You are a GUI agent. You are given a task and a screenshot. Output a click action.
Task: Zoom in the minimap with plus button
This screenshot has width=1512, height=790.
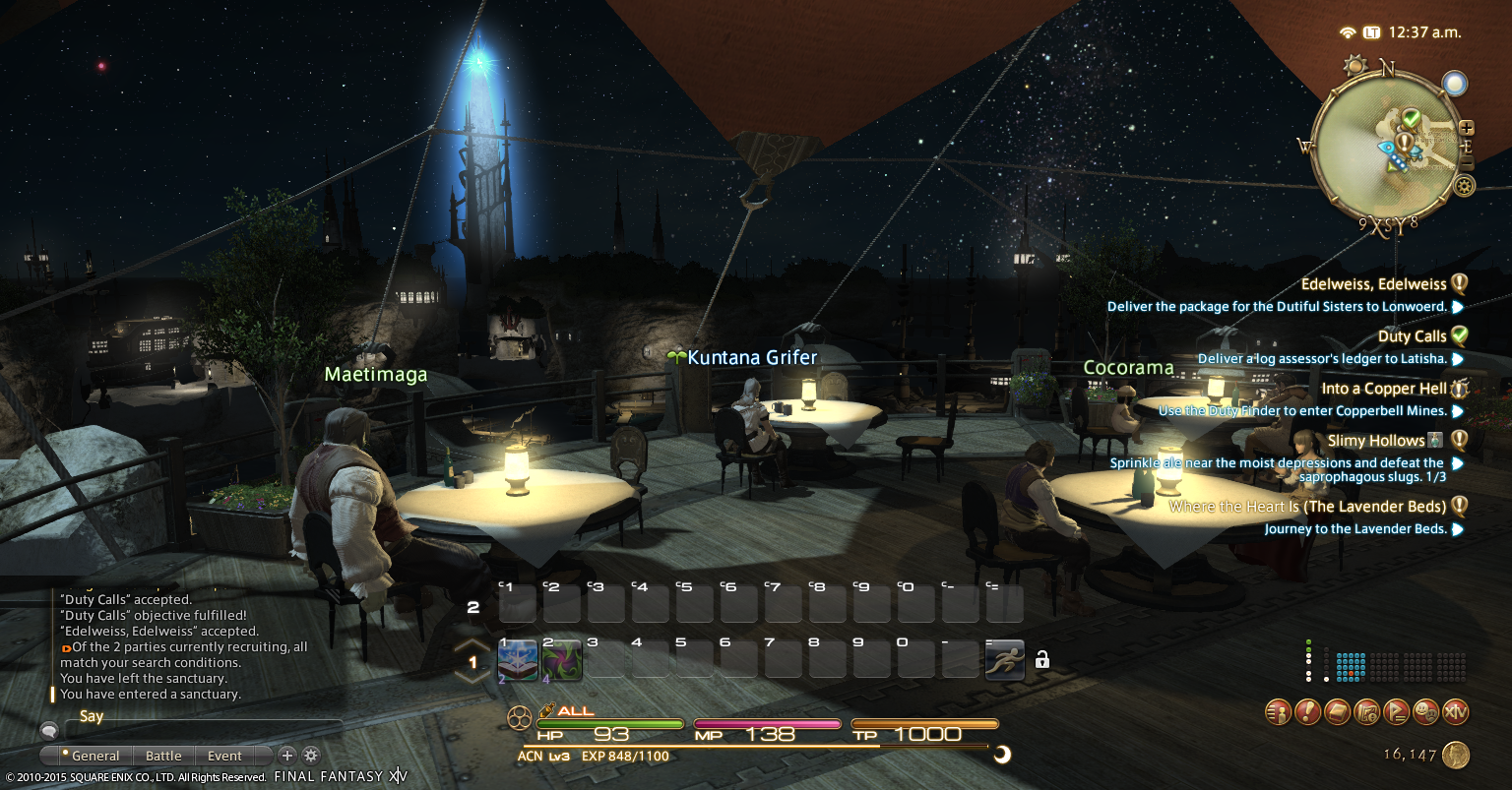point(1467,128)
